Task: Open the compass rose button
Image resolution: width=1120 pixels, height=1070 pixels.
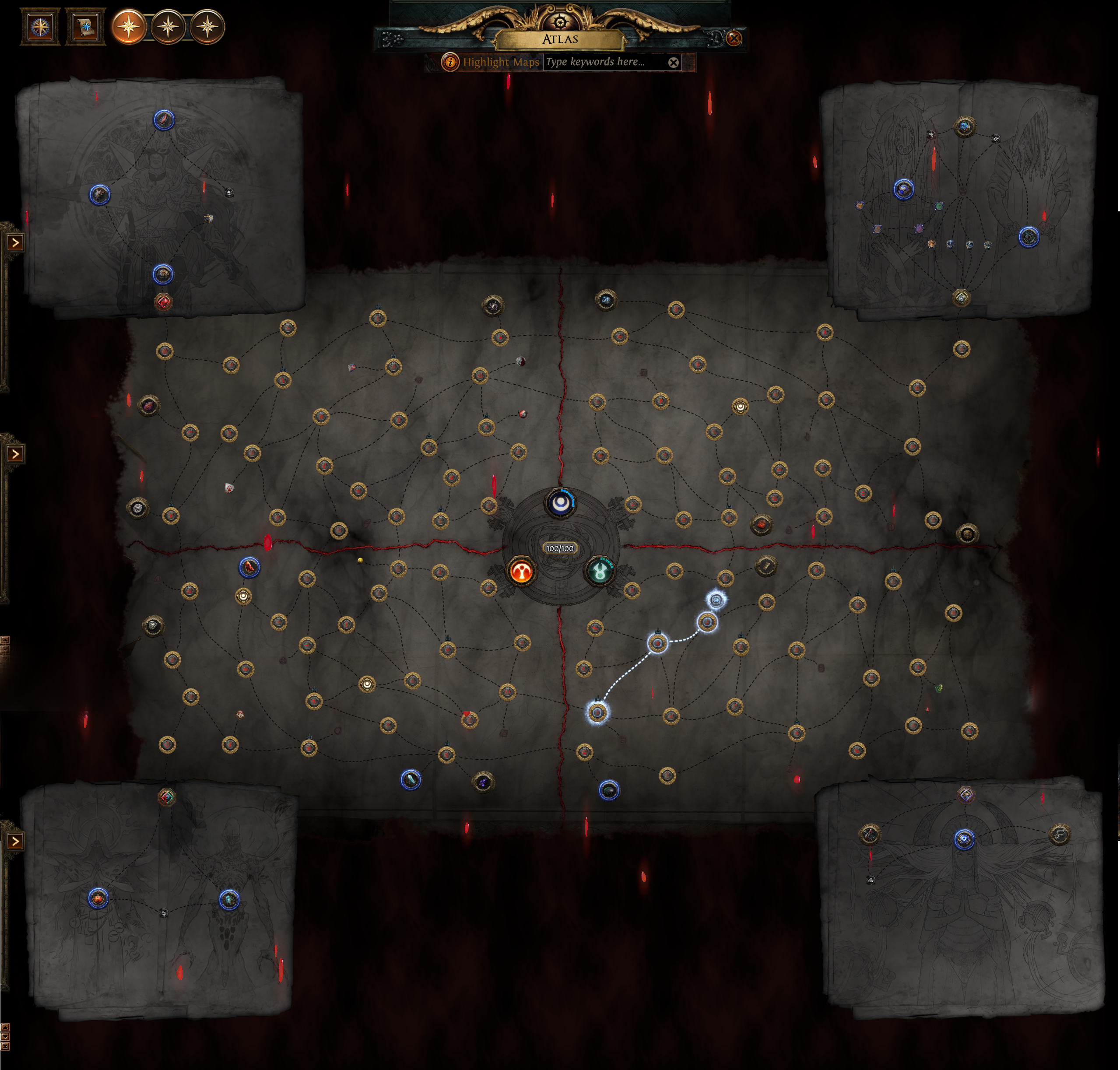Action: click(x=40, y=27)
